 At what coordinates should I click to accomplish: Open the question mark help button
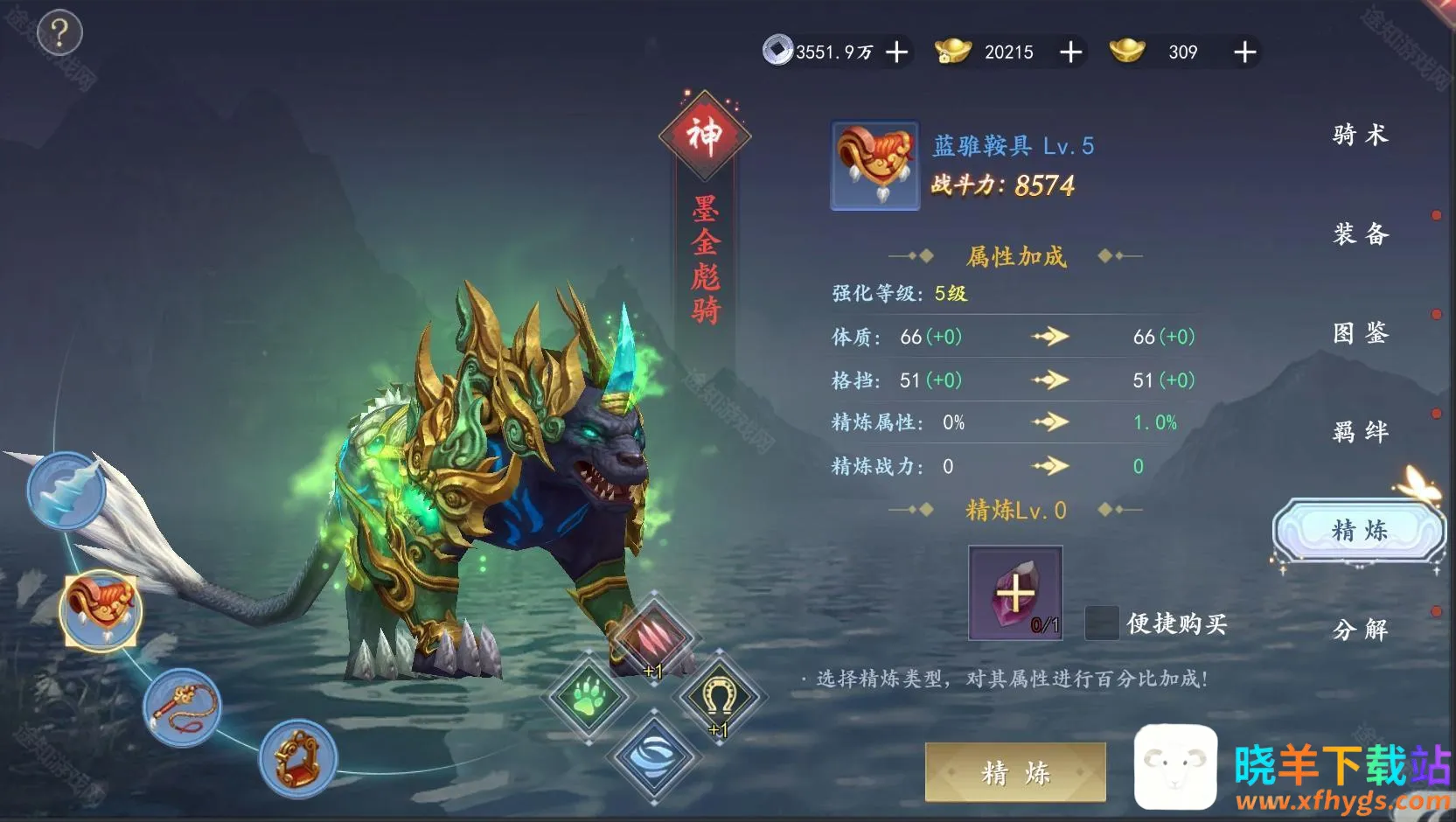(x=59, y=34)
